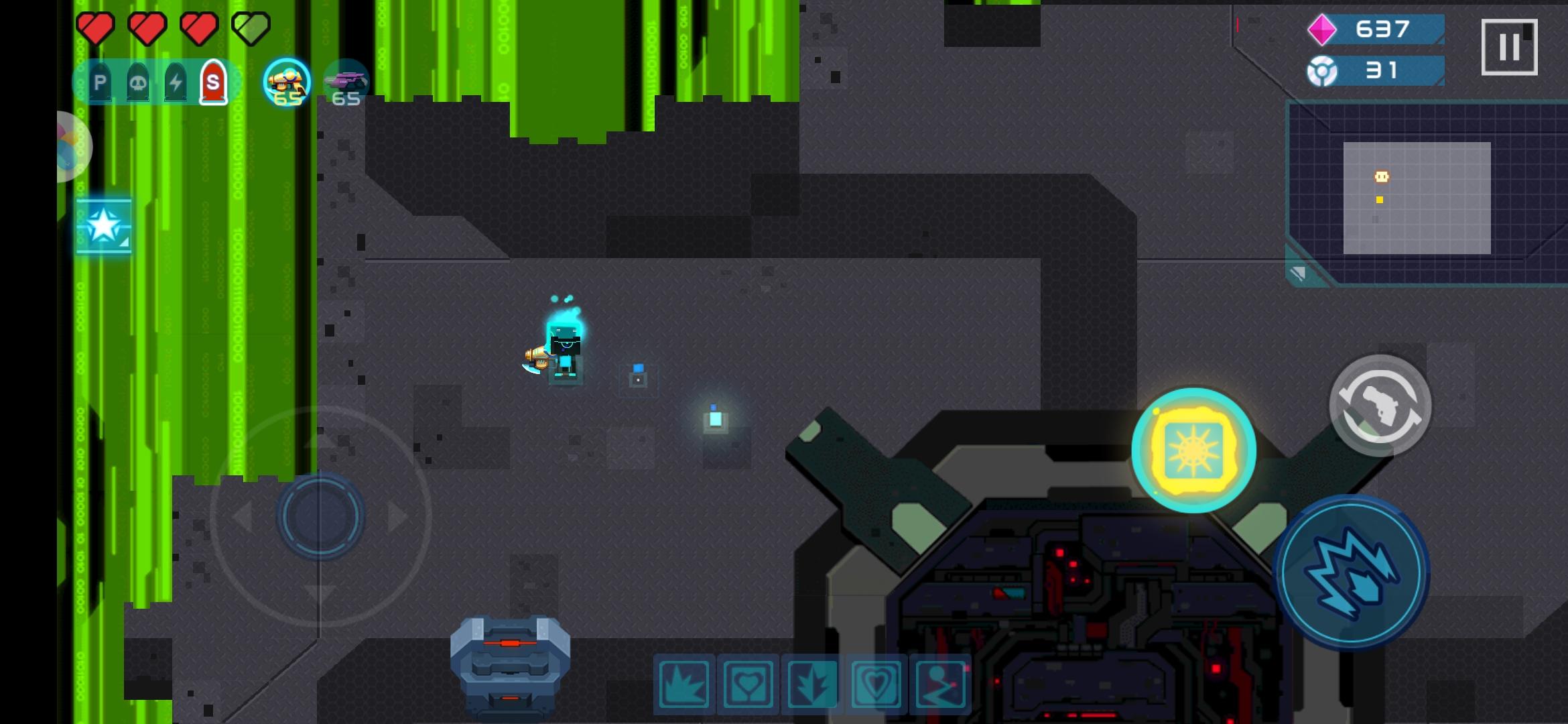Open the skull ammo type slot
Viewport: 1568px width, 724px height.
138,82
